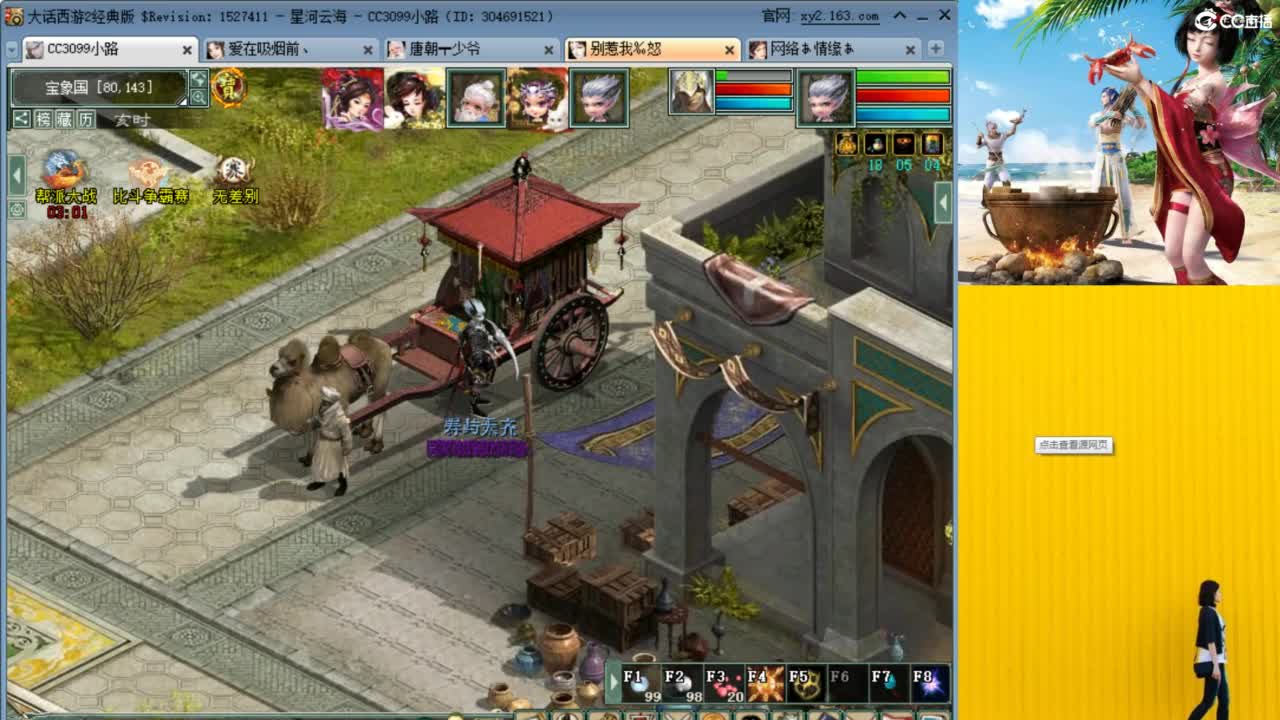1280x720 pixels.
Task: Collapse the left event panel double-arrow
Action: pyautogui.click(x=16, y=175)
